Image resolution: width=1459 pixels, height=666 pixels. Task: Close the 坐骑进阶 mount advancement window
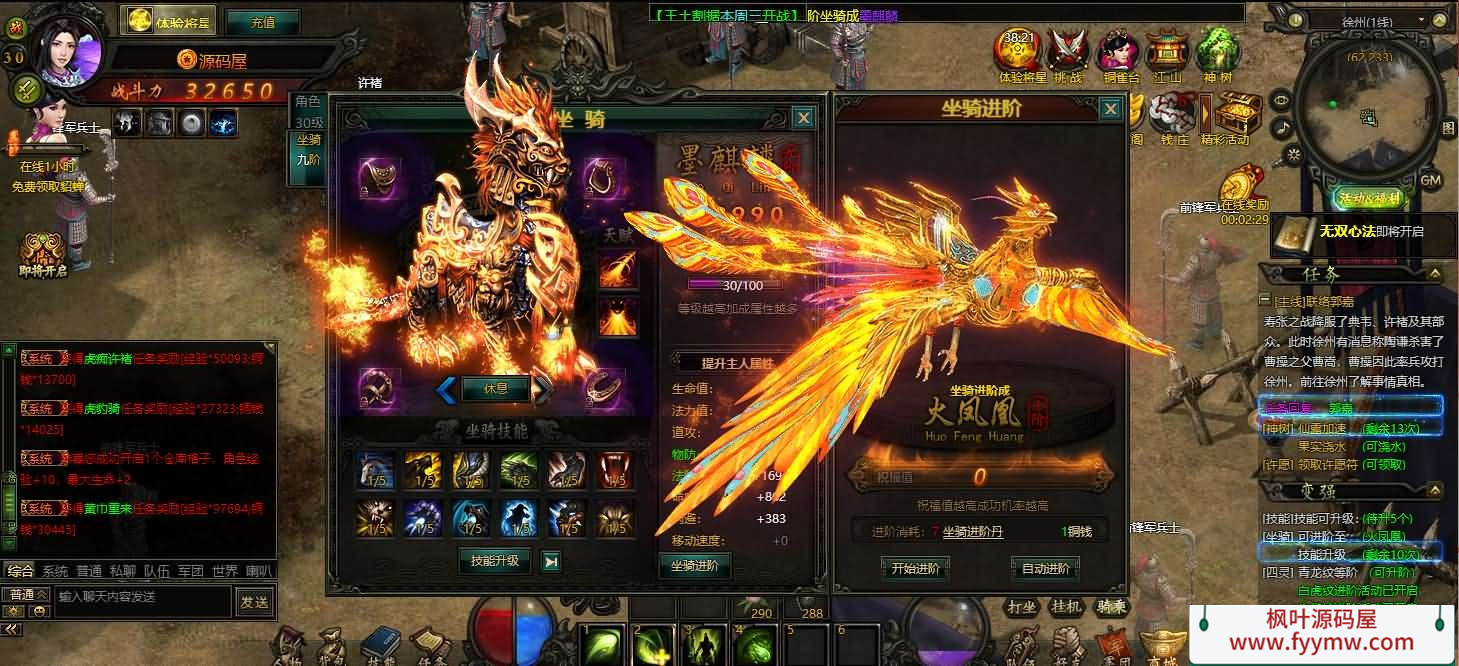[x=1110, y=109]
